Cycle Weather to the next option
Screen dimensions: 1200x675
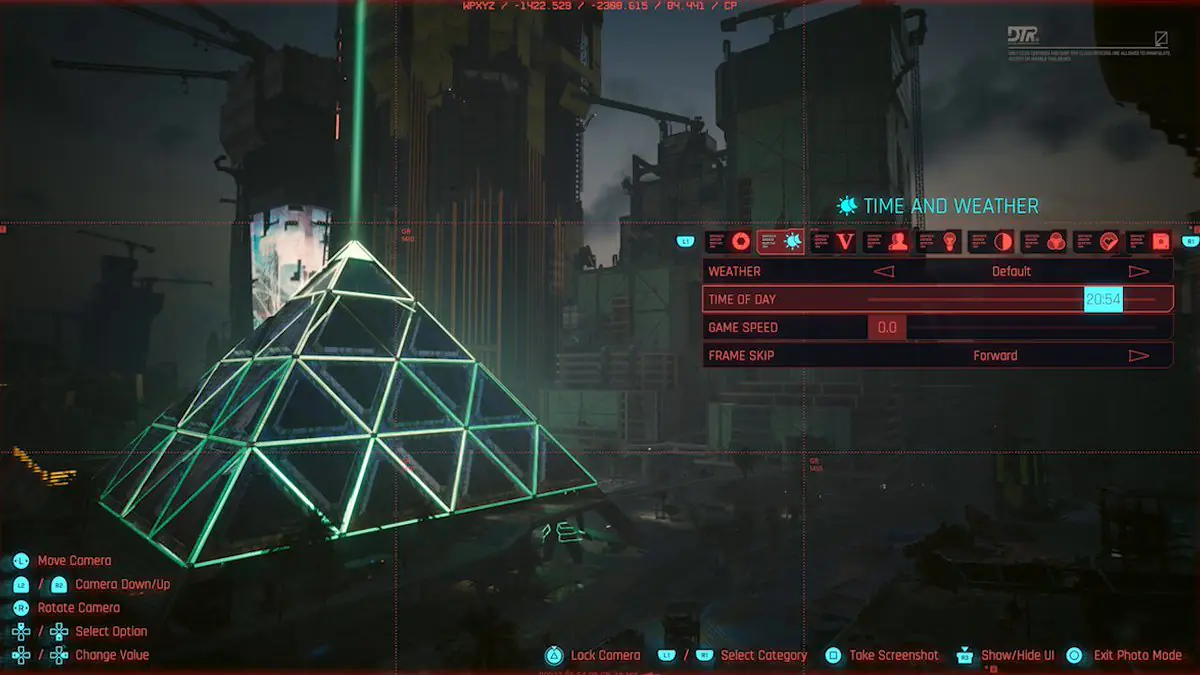coord(1138,271)
